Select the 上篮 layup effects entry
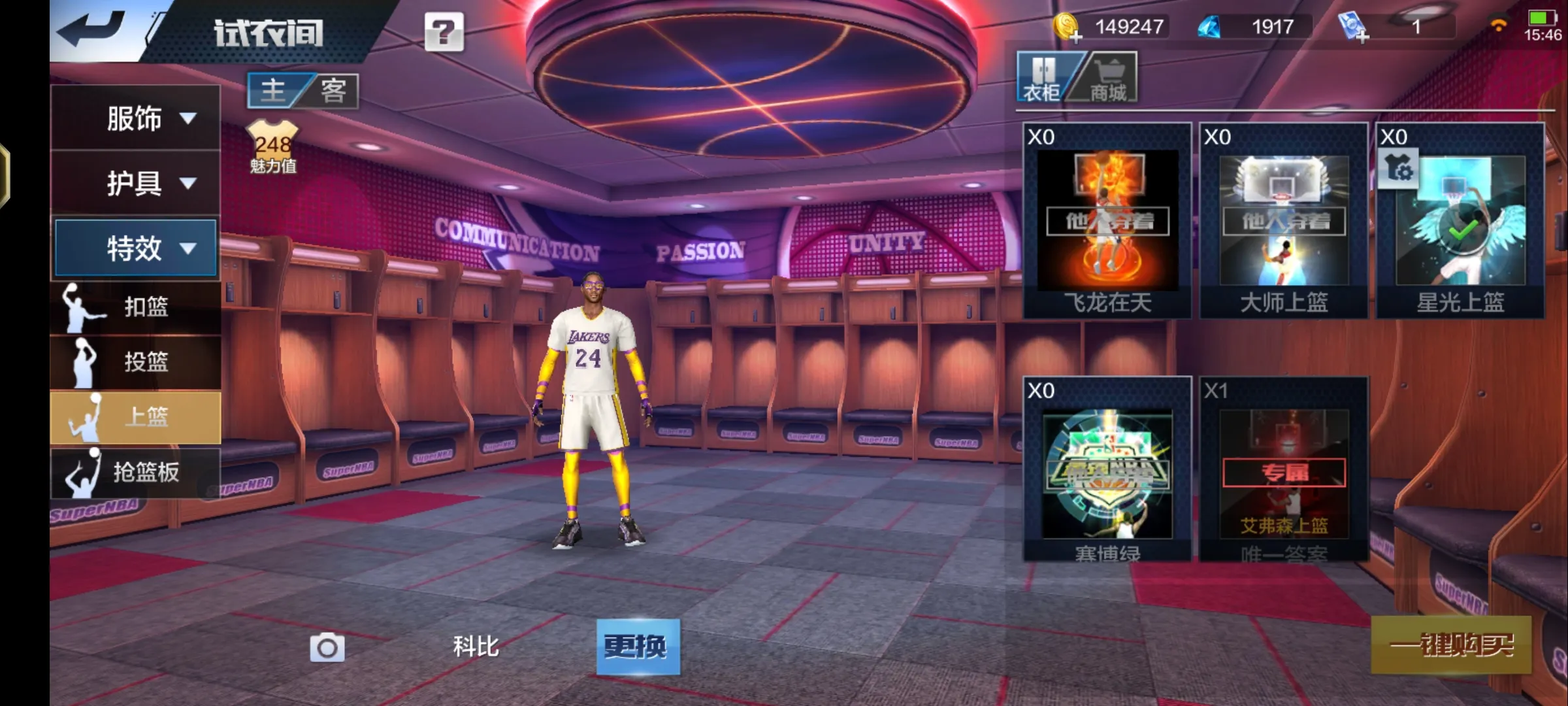 [x=135, y=417]
